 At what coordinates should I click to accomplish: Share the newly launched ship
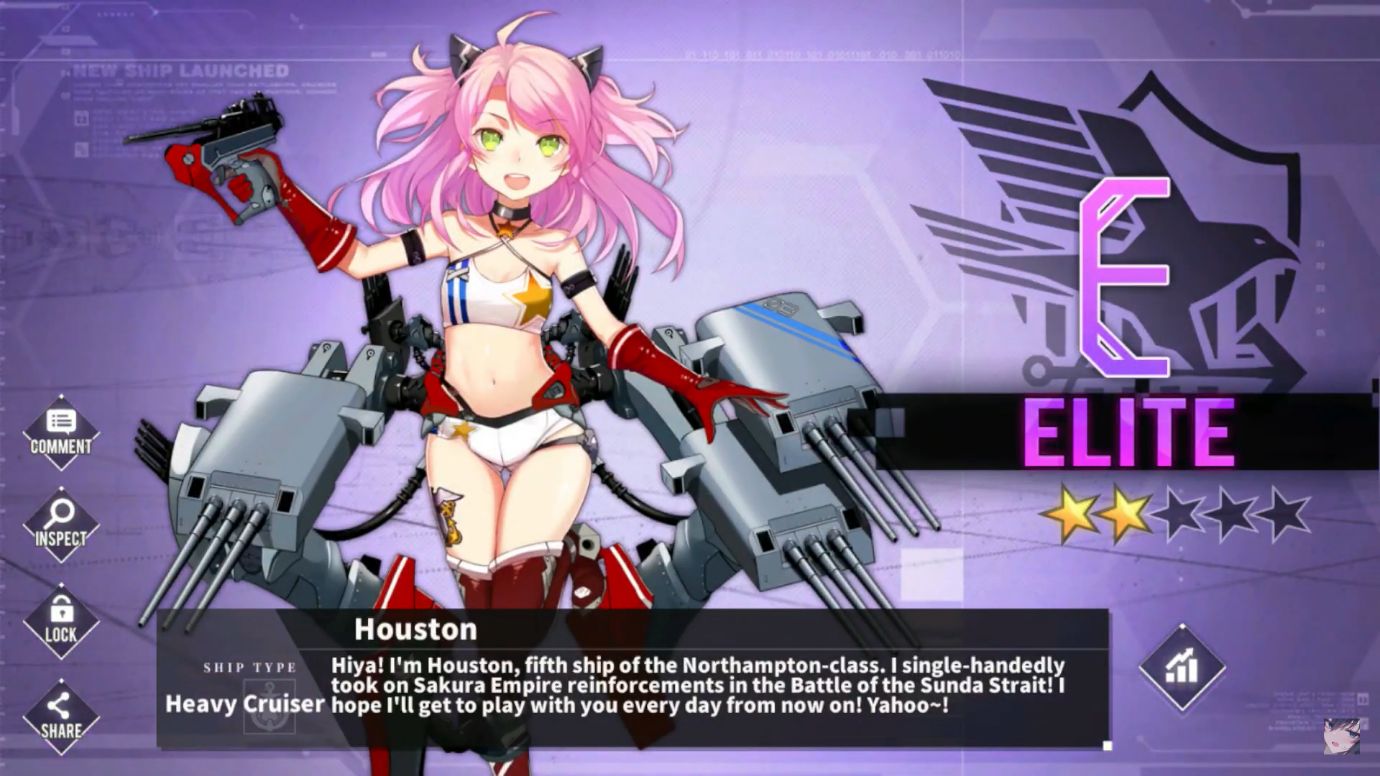(x=61, y=714)
